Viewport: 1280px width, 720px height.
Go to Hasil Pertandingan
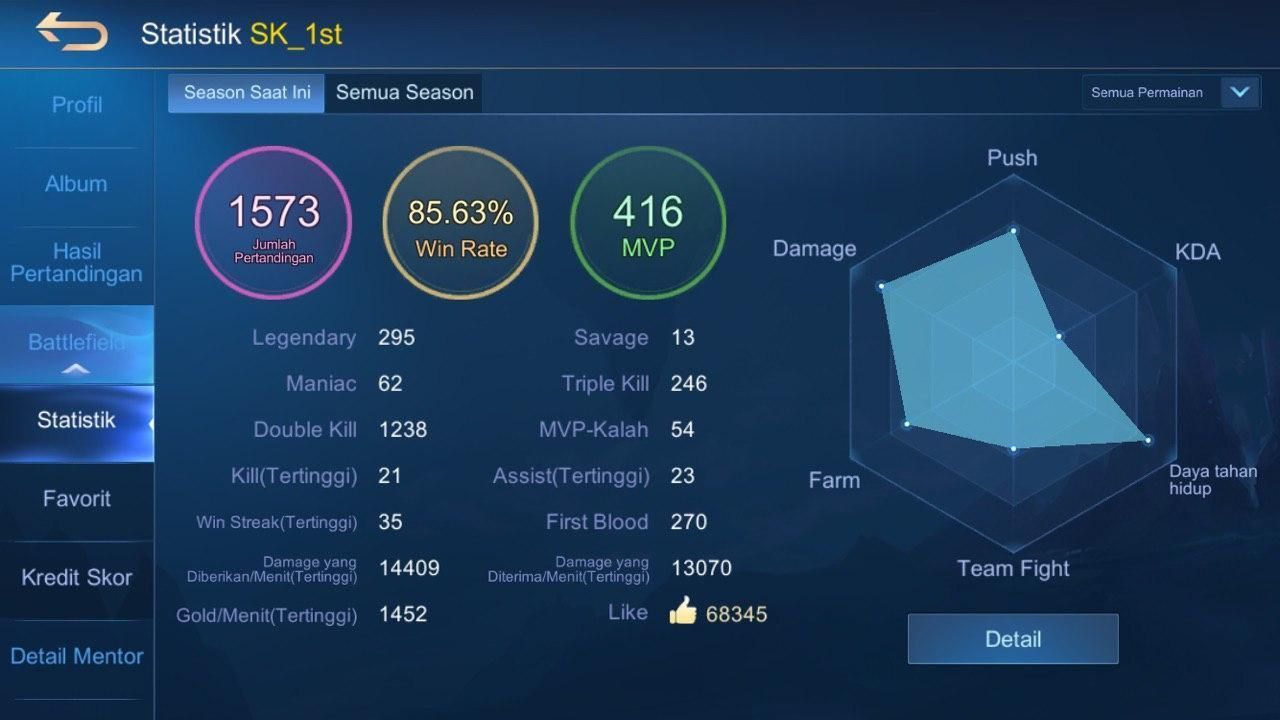[x=78, y=262]
